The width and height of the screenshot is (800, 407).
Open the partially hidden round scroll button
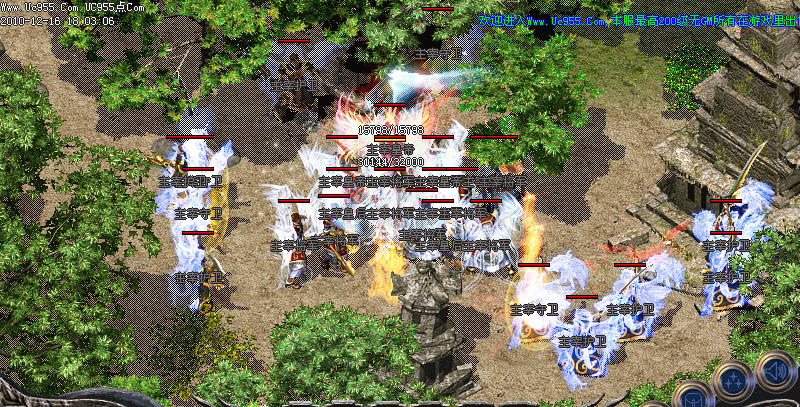pos(692,397)
